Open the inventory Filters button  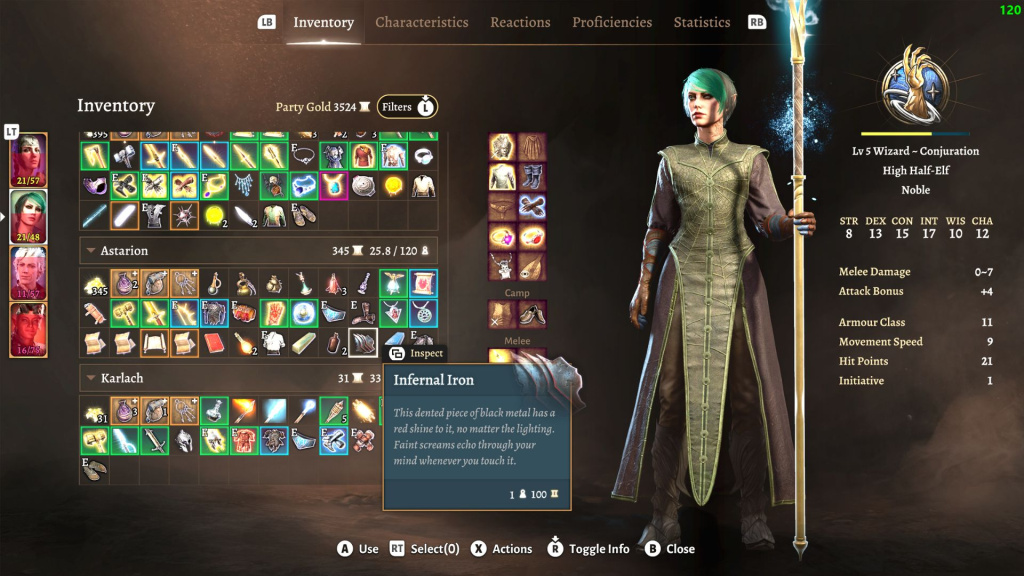point(407,107)
